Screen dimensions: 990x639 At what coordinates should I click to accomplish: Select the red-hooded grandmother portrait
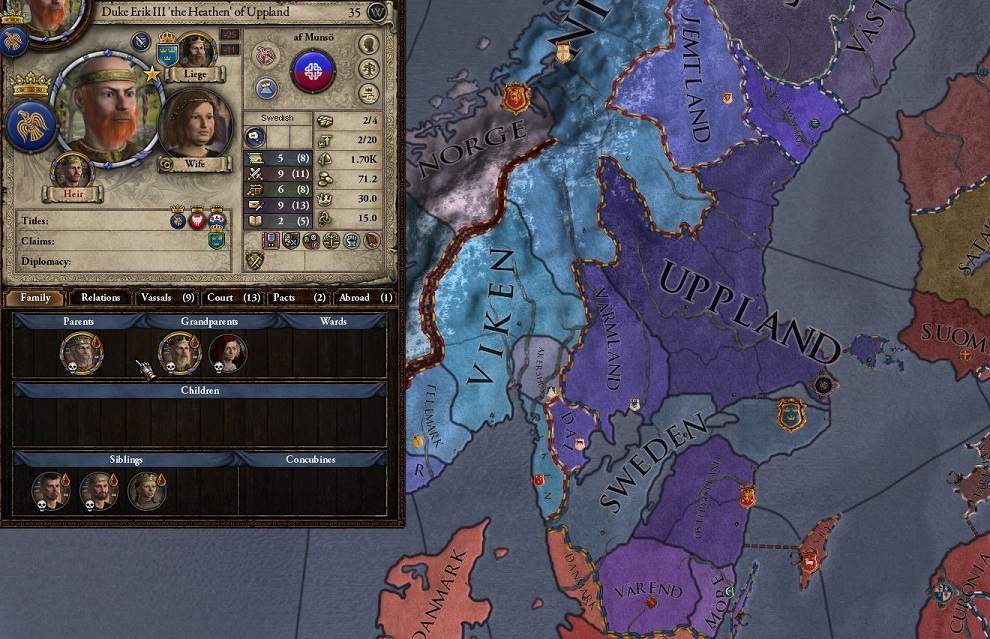(228, 352)
